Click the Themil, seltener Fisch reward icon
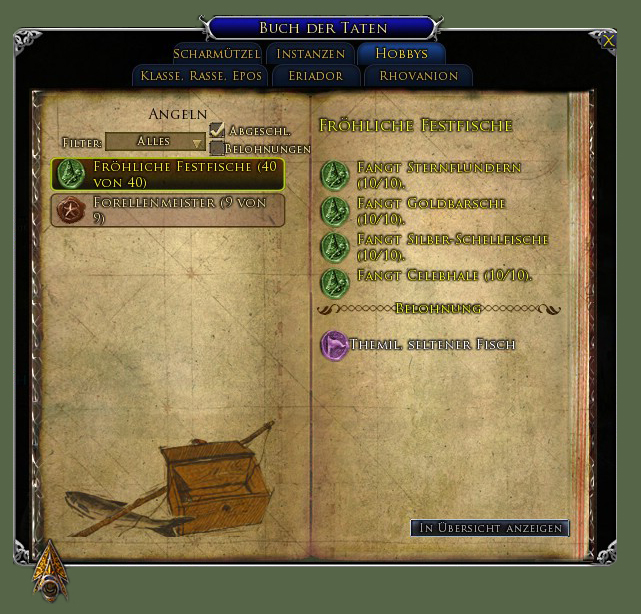 pos(334,345)
